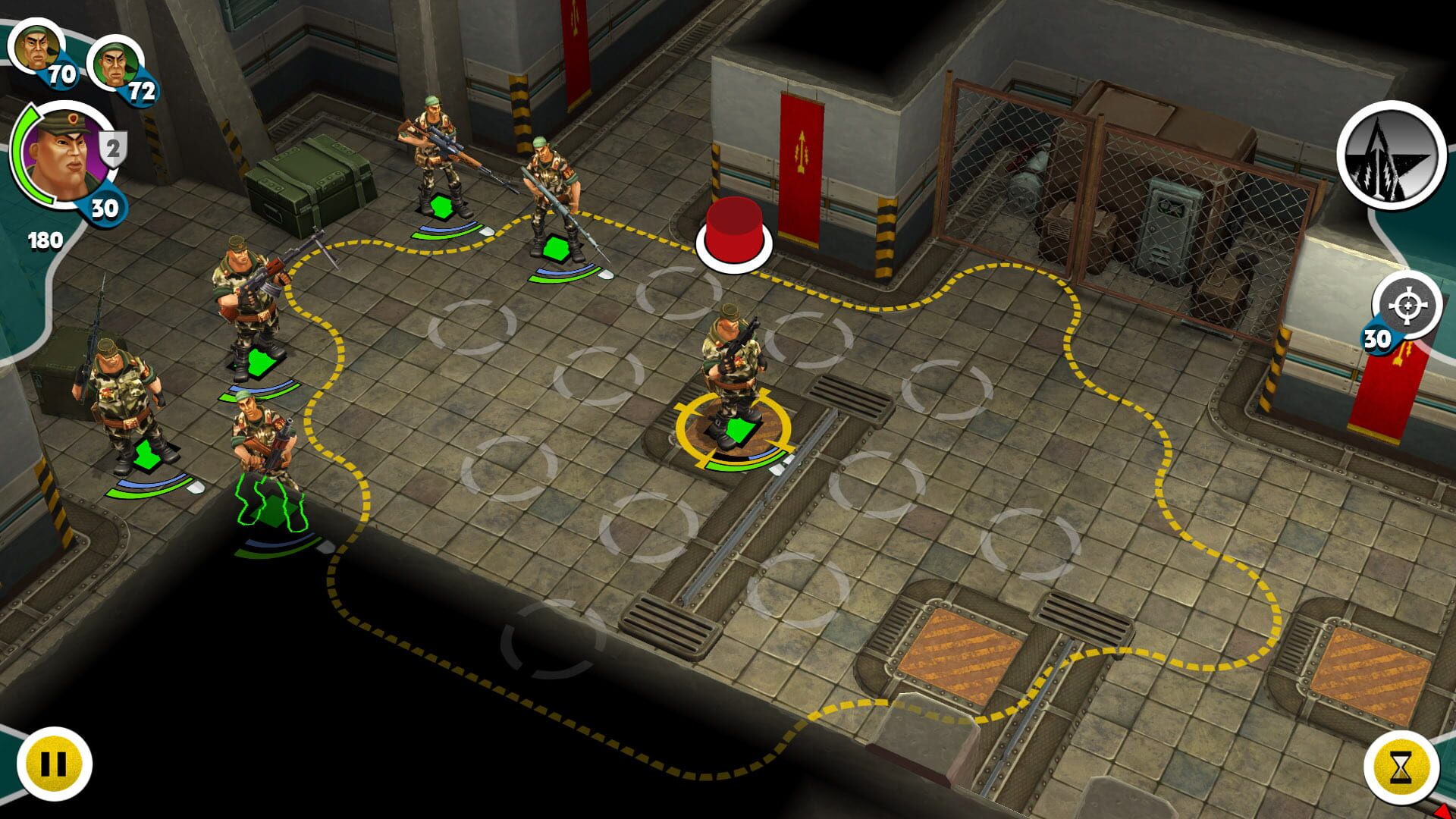Tap the blue movement bar under the leftmost soldier
This screenshot has width=1456, height=819.
148,482
